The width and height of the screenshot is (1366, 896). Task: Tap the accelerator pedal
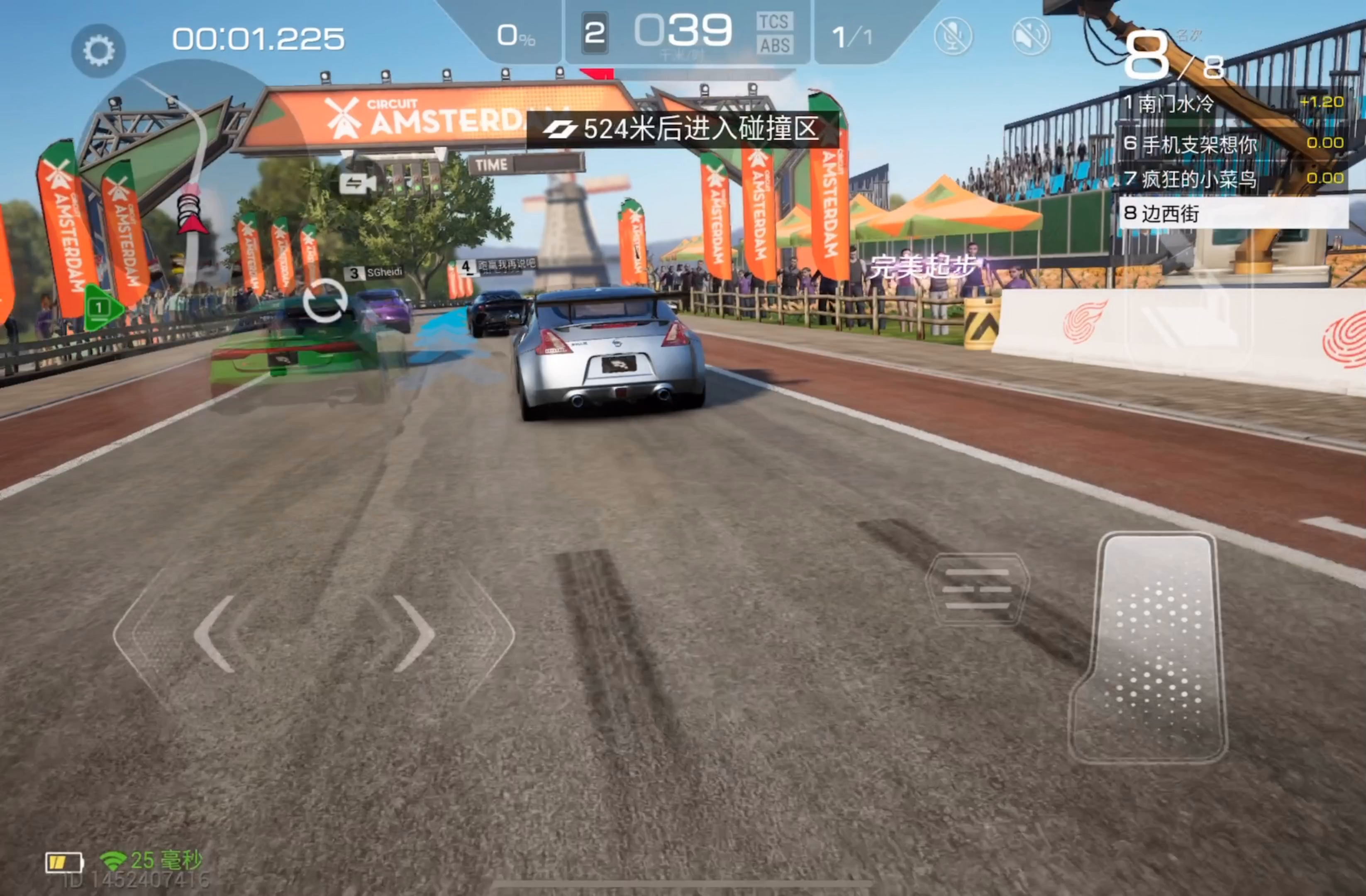tap(1151, 648)
